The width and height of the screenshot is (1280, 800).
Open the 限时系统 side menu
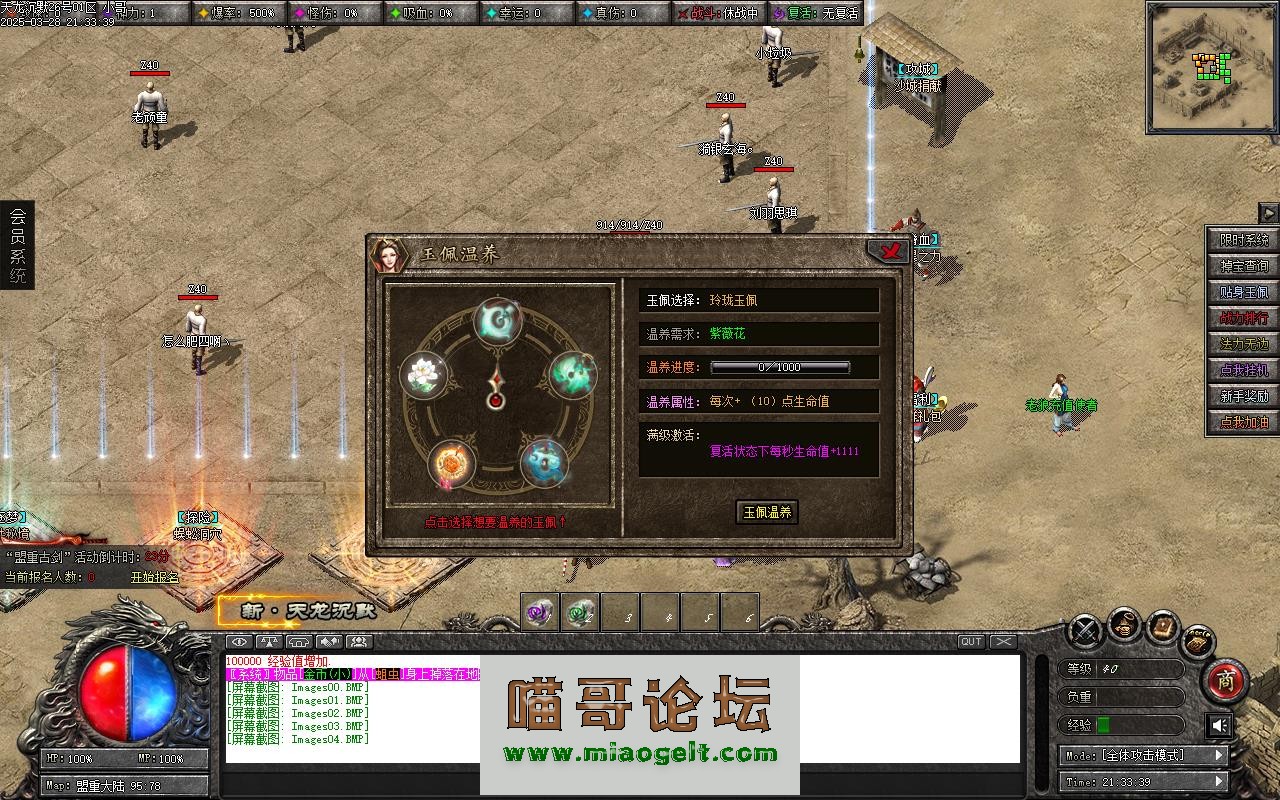[1243, 240]
